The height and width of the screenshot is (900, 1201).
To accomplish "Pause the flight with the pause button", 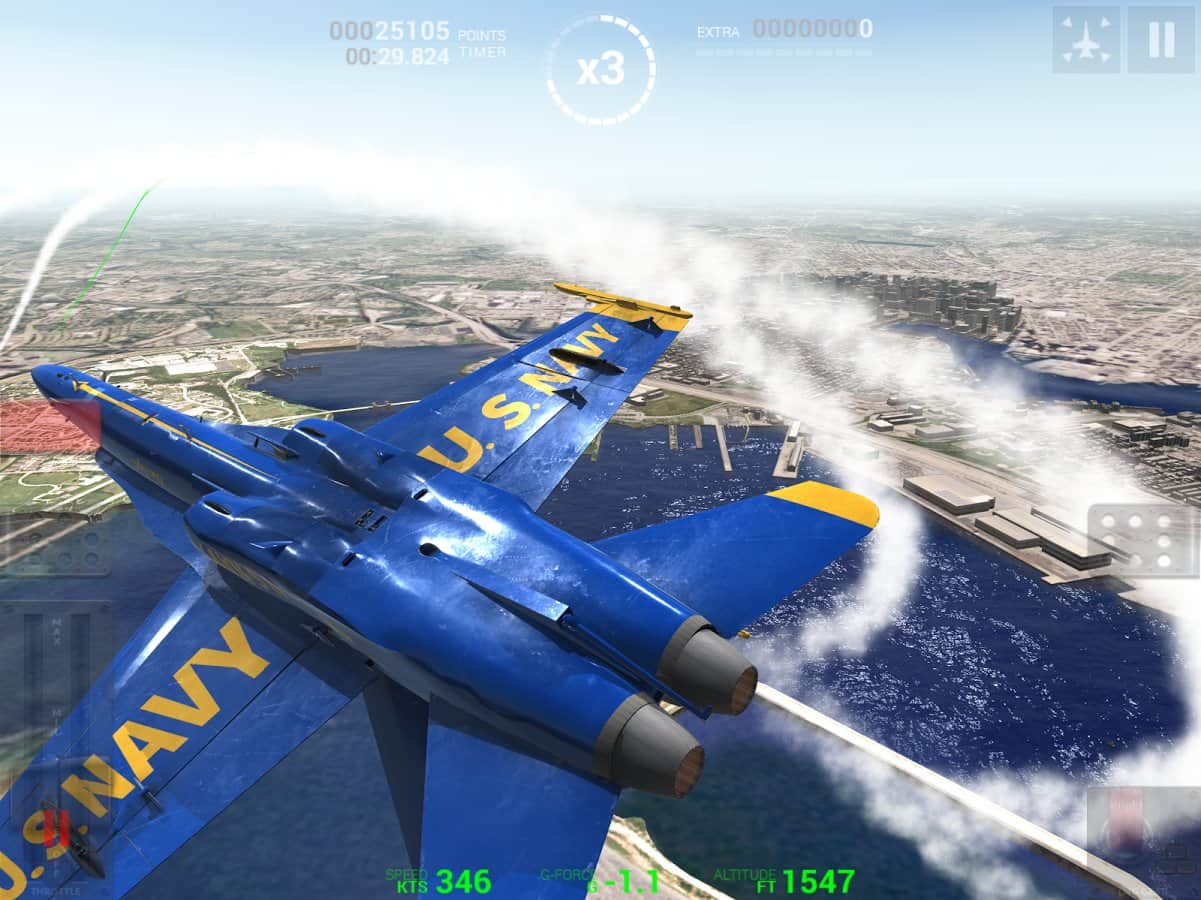I will coord(1161,40).
